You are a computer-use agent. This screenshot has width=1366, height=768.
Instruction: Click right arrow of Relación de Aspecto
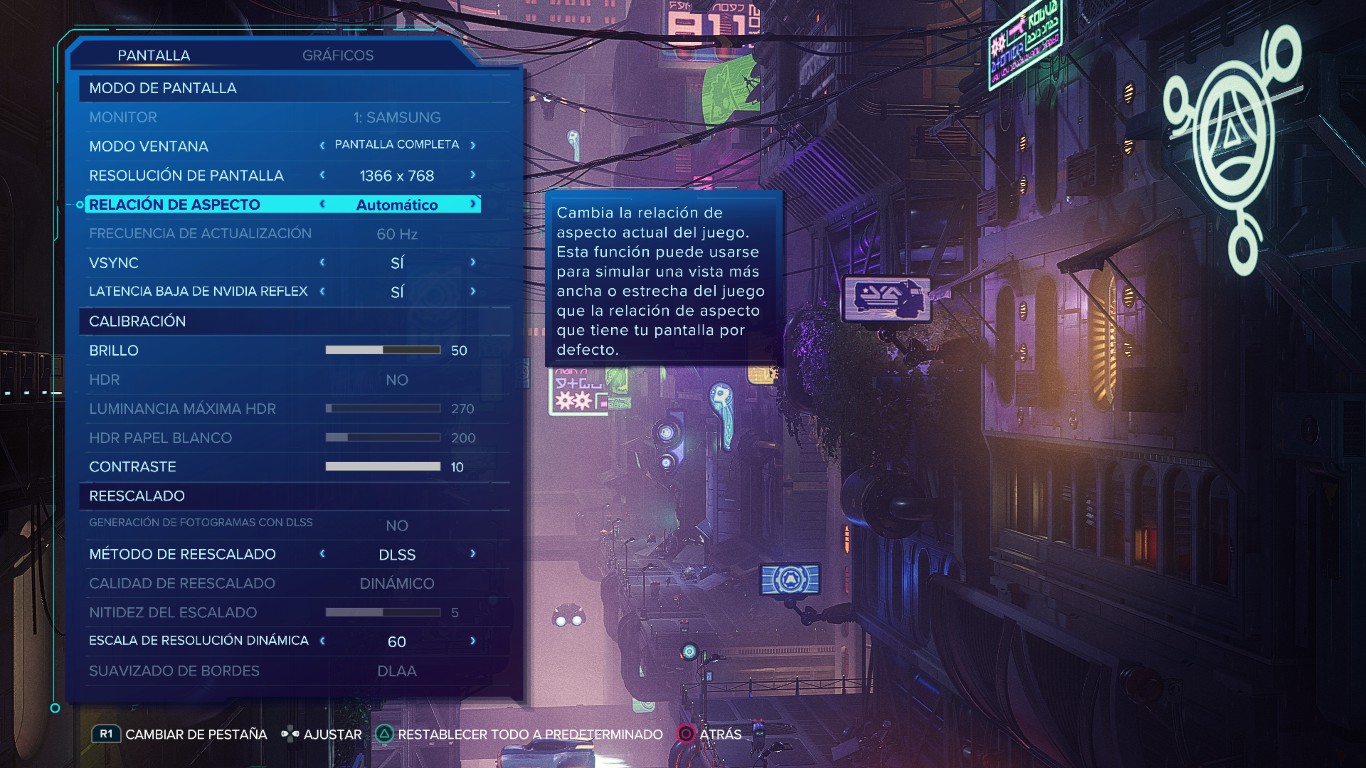473,204
